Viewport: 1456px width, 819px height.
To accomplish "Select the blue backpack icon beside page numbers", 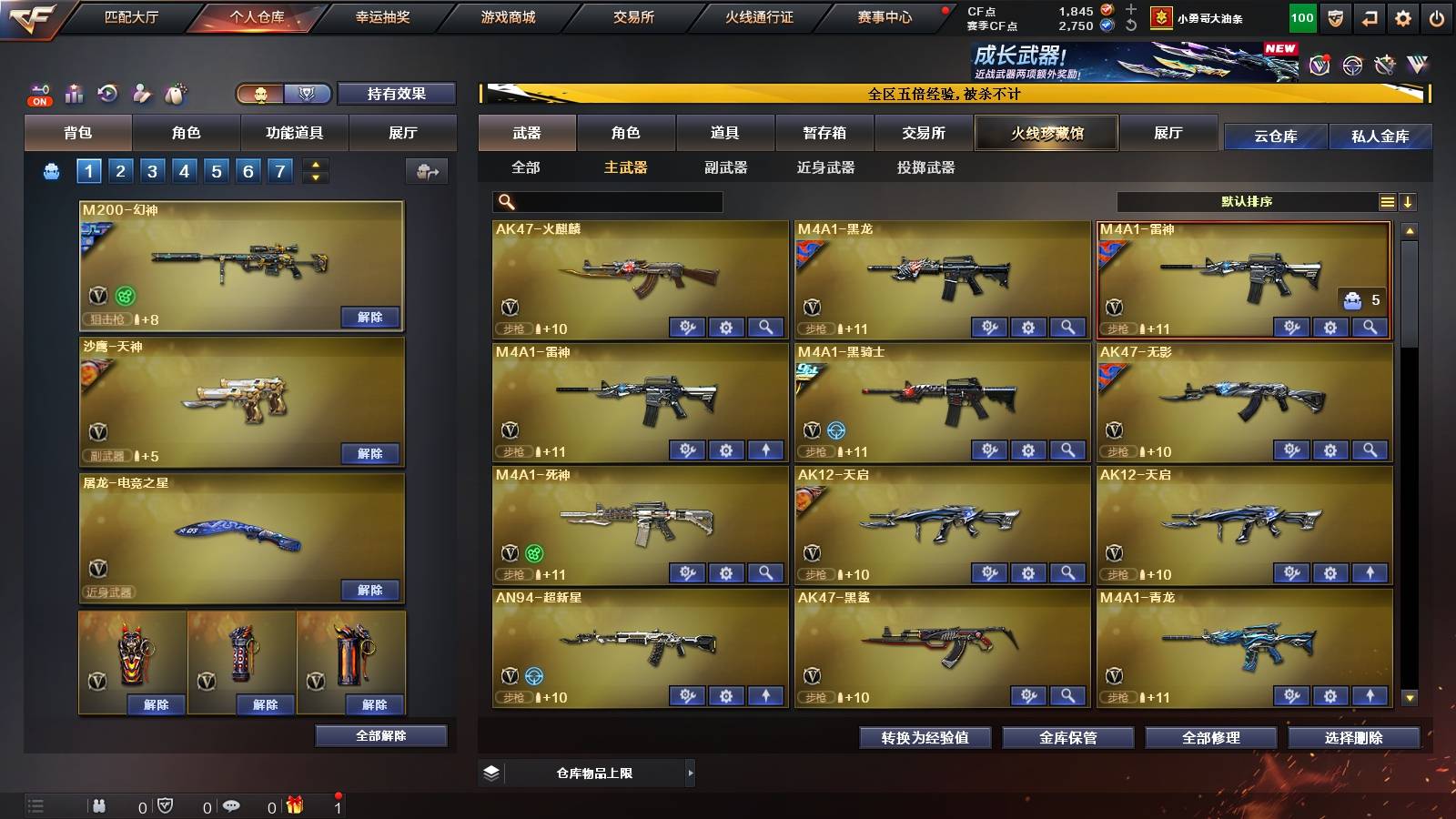I will pyautogui.click(x=53, y=169).
